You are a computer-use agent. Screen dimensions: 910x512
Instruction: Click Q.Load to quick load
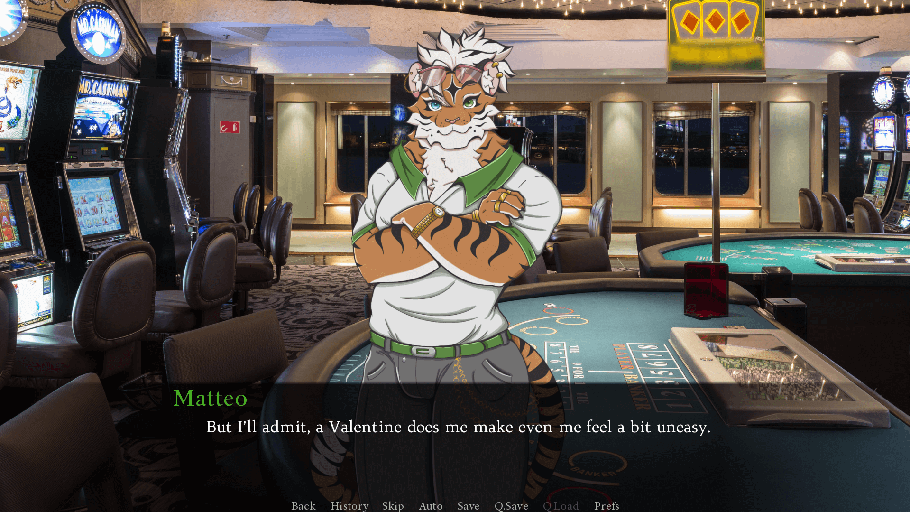(x=560, y=506)
